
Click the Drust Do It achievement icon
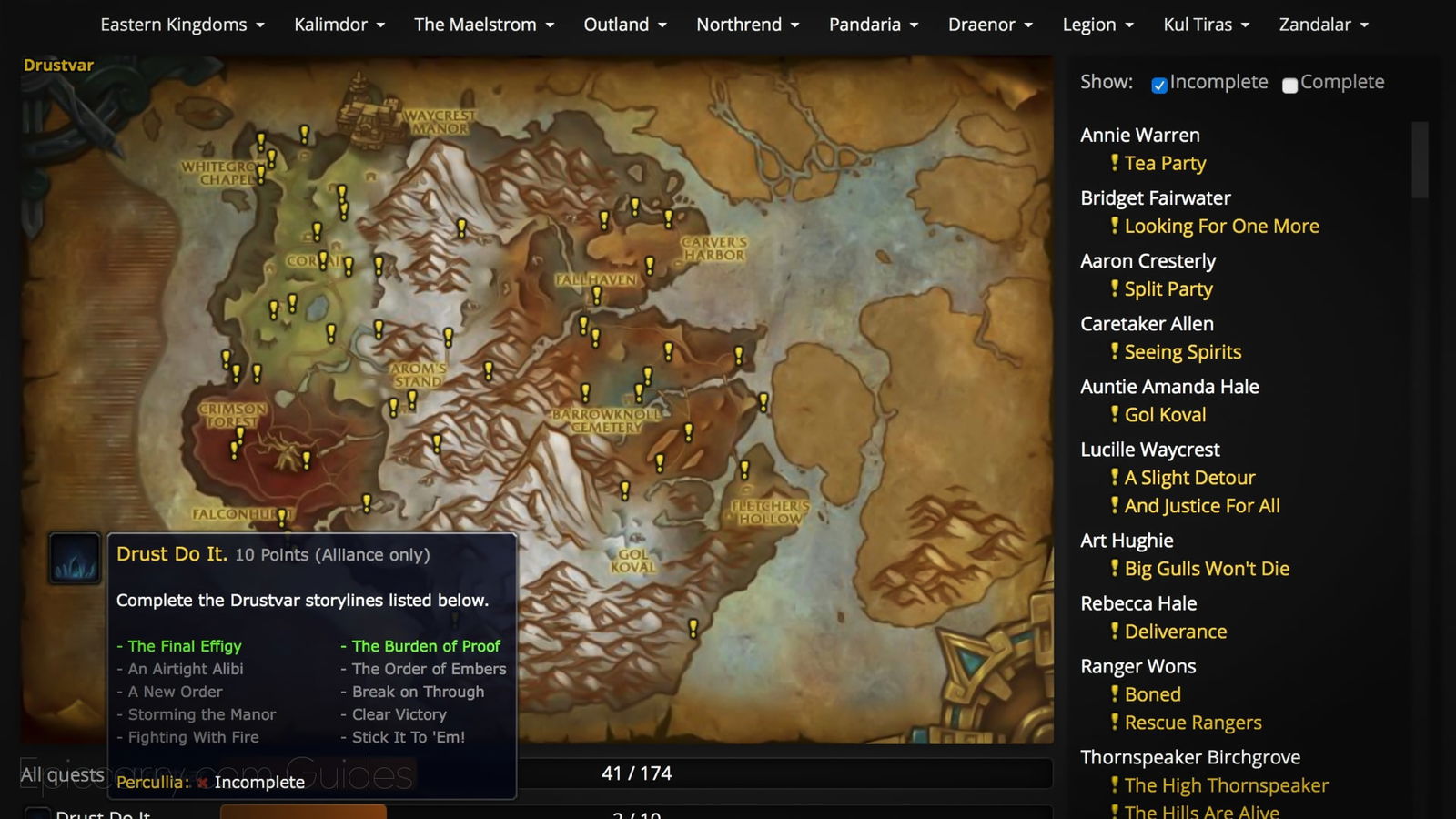click(x=74, y=558)
